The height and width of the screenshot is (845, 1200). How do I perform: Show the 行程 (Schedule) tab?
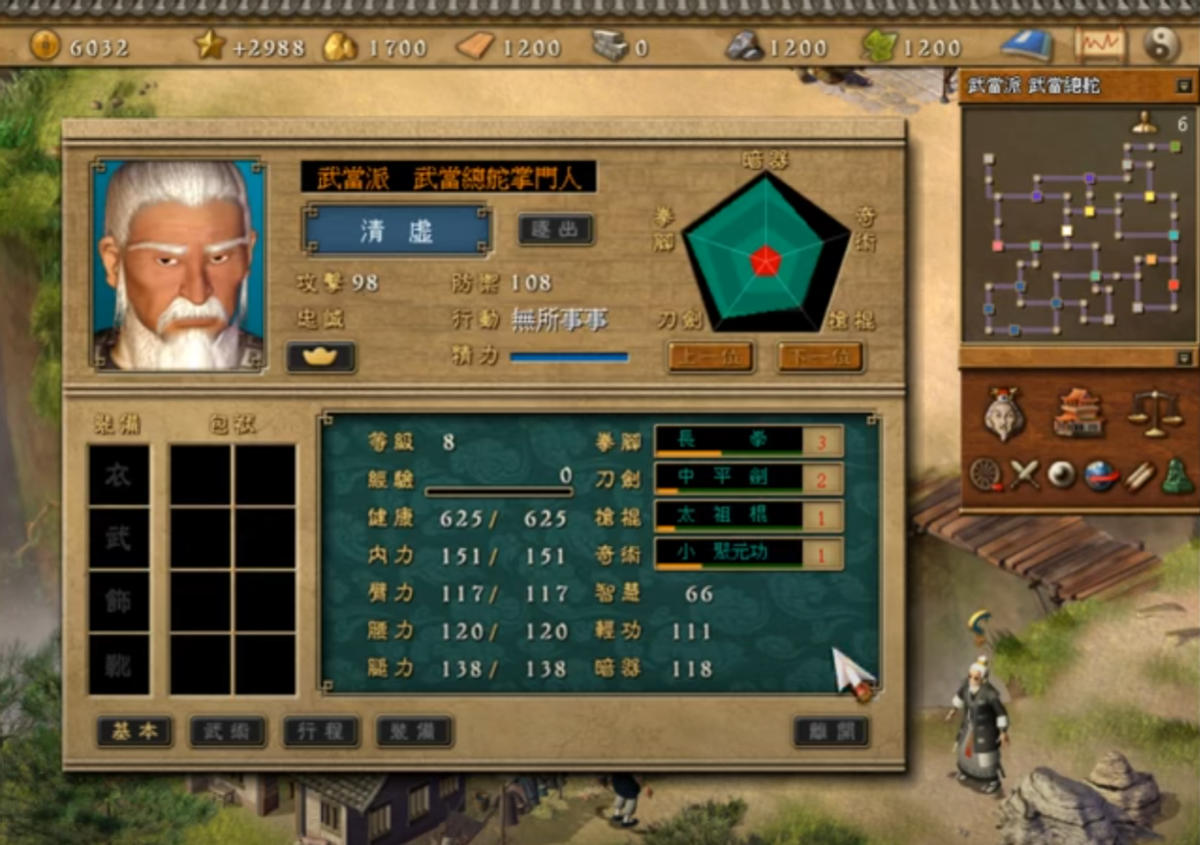tap(321, 731)
